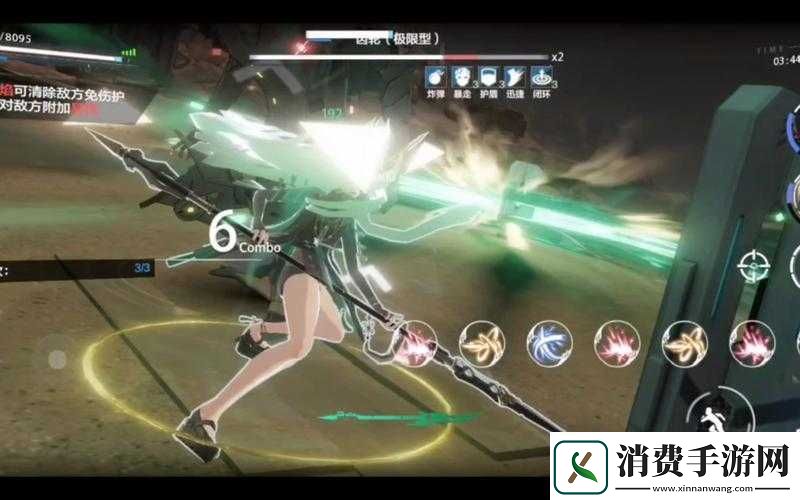Inspect the 闭环 affix icon

click(543, 77)
